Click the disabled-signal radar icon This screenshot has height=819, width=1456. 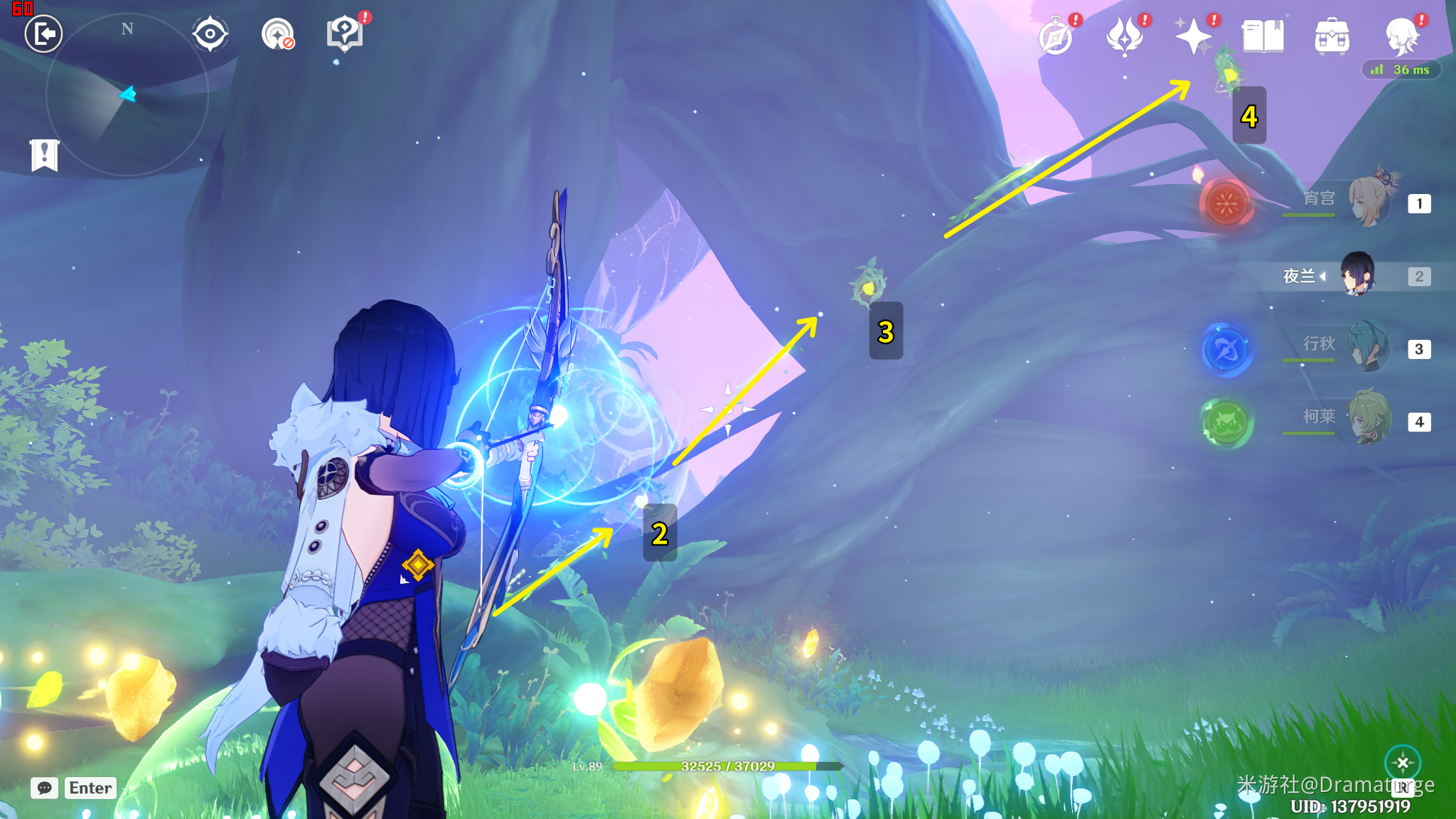(277, 33)
